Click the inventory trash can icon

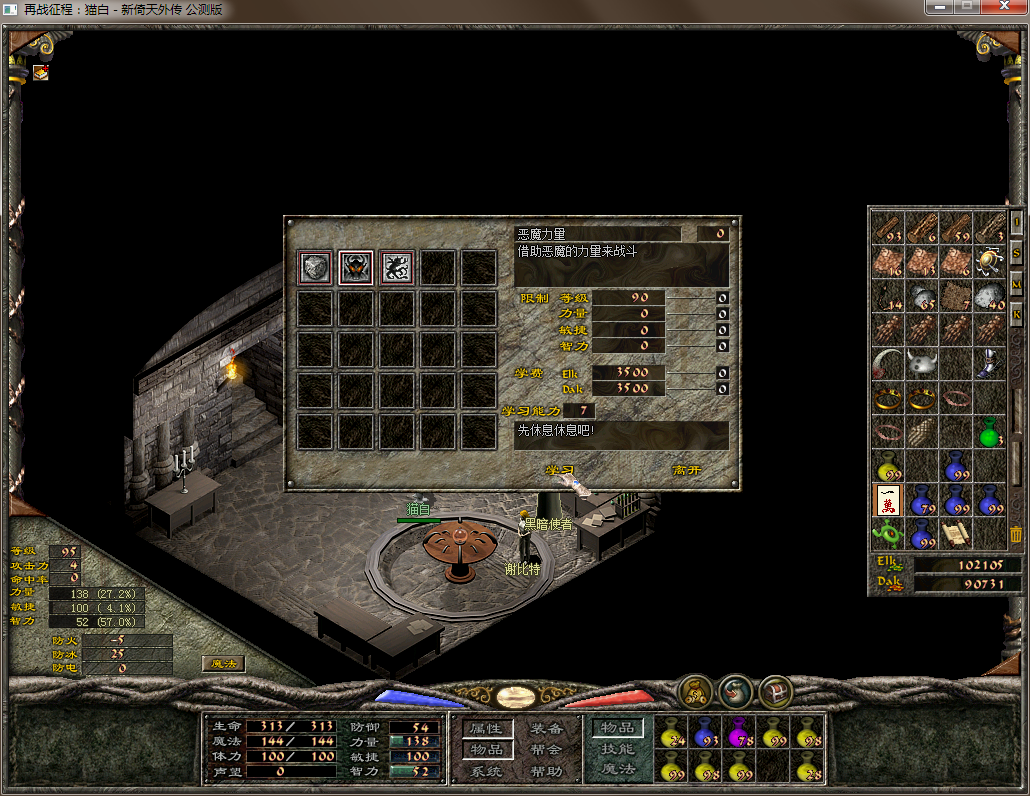tap(1016, 535)
